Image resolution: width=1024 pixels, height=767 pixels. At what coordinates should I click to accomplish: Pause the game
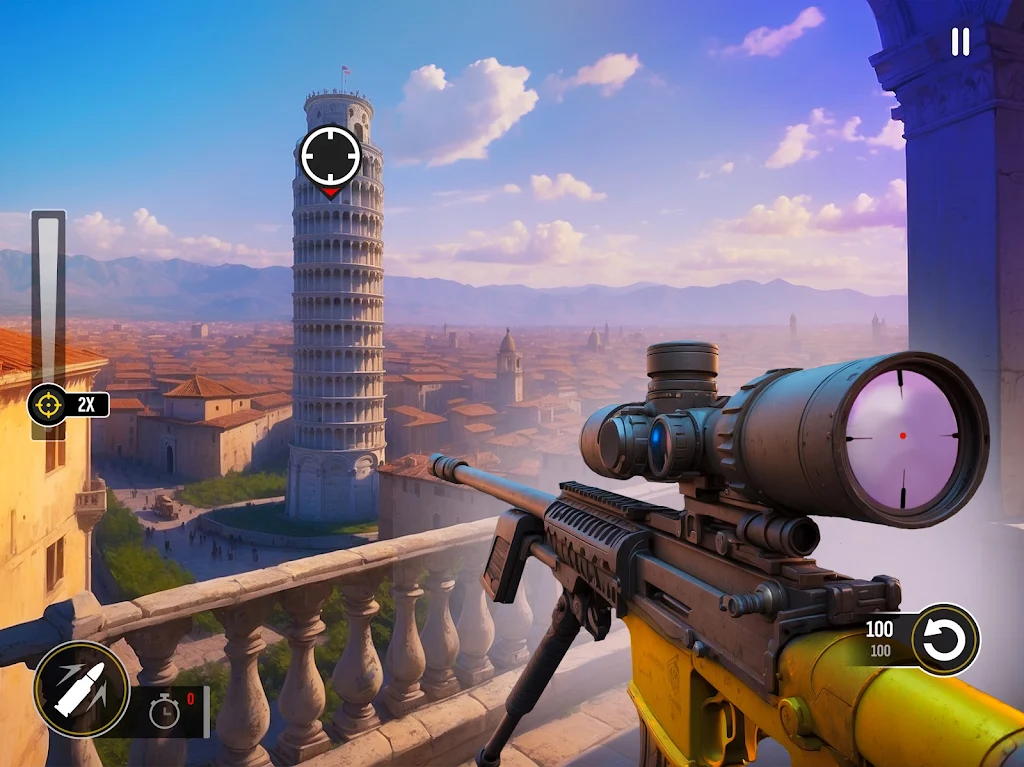click(960, 42)
